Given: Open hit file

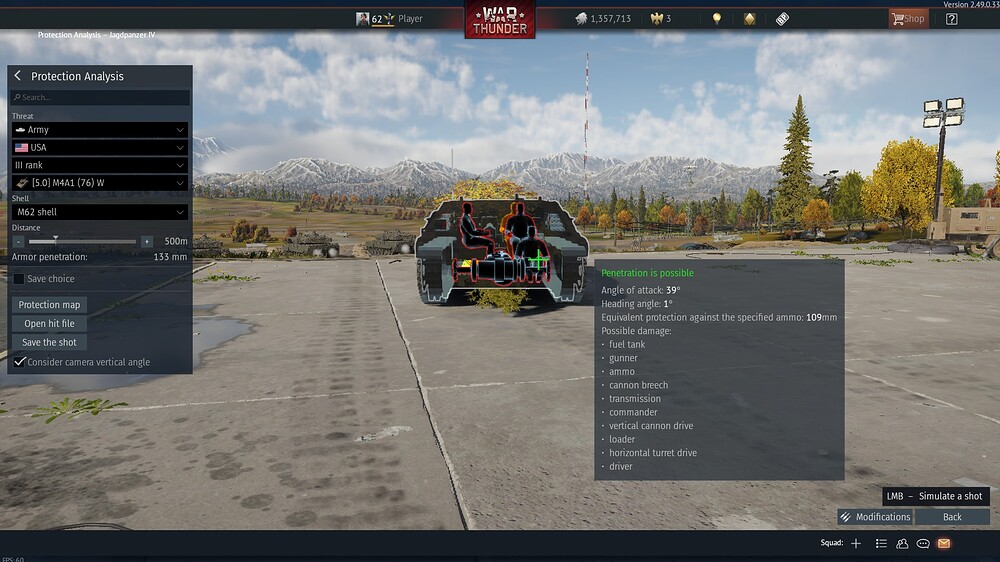Looking at the screenshot, I should click(49, 324).
